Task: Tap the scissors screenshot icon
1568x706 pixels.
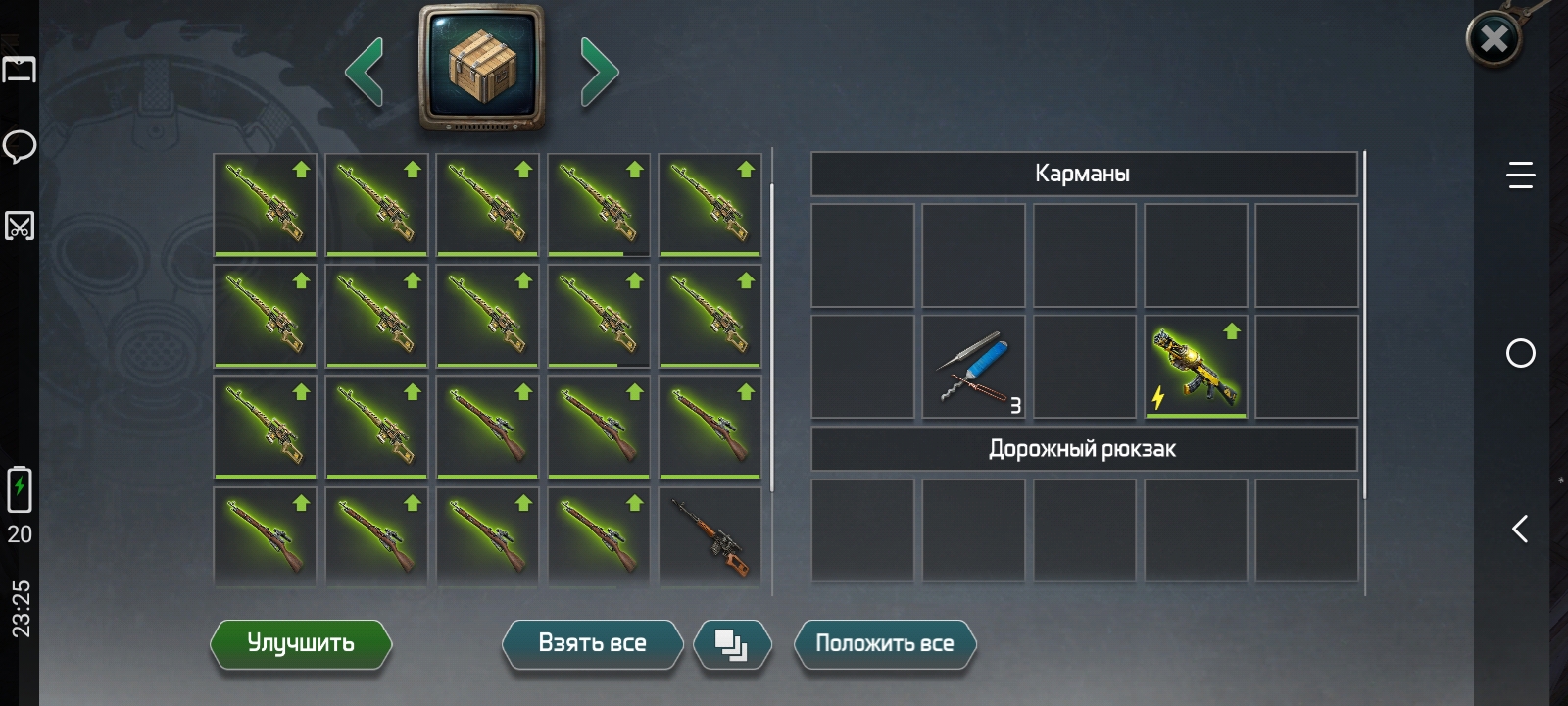Action: pos(20,226)
